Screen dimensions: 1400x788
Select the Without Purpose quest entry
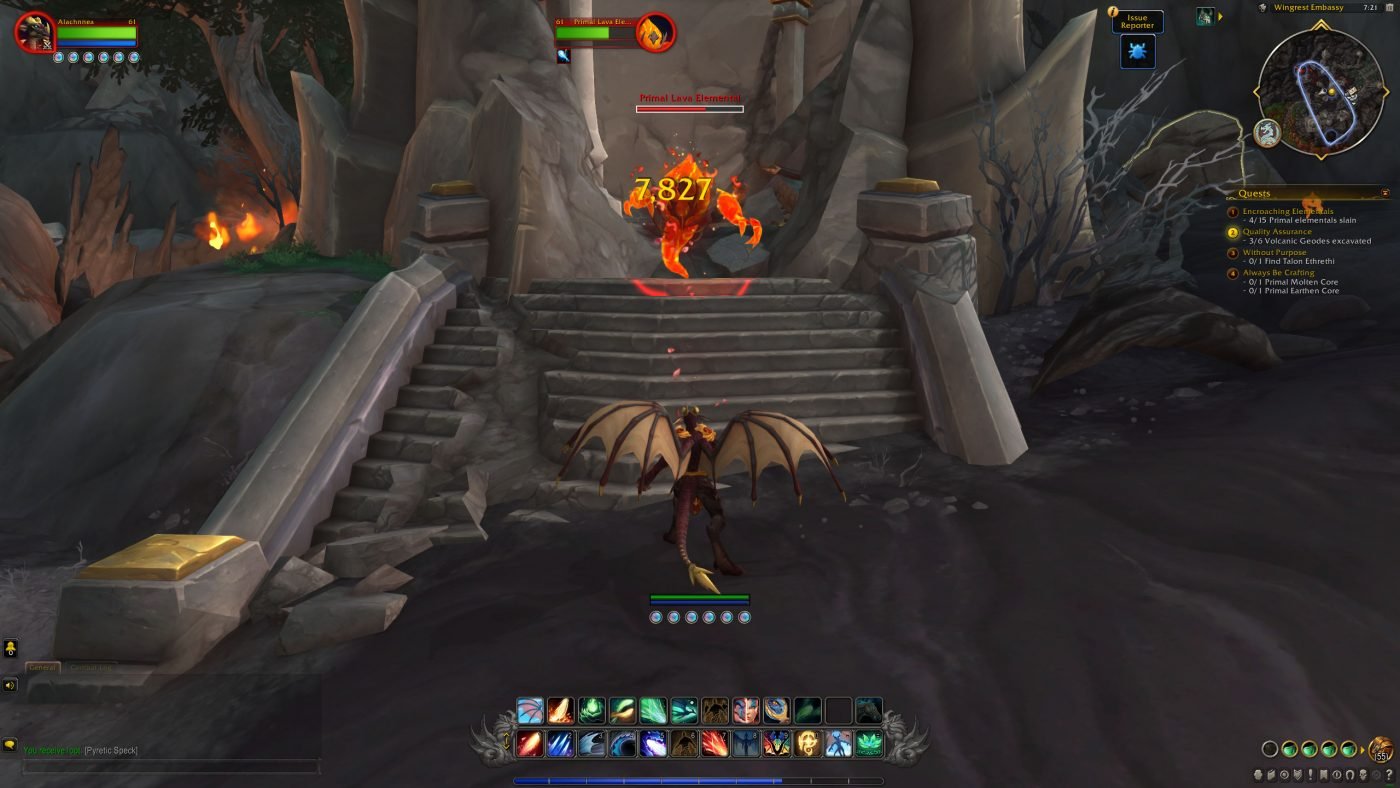tap(1274, 253)
